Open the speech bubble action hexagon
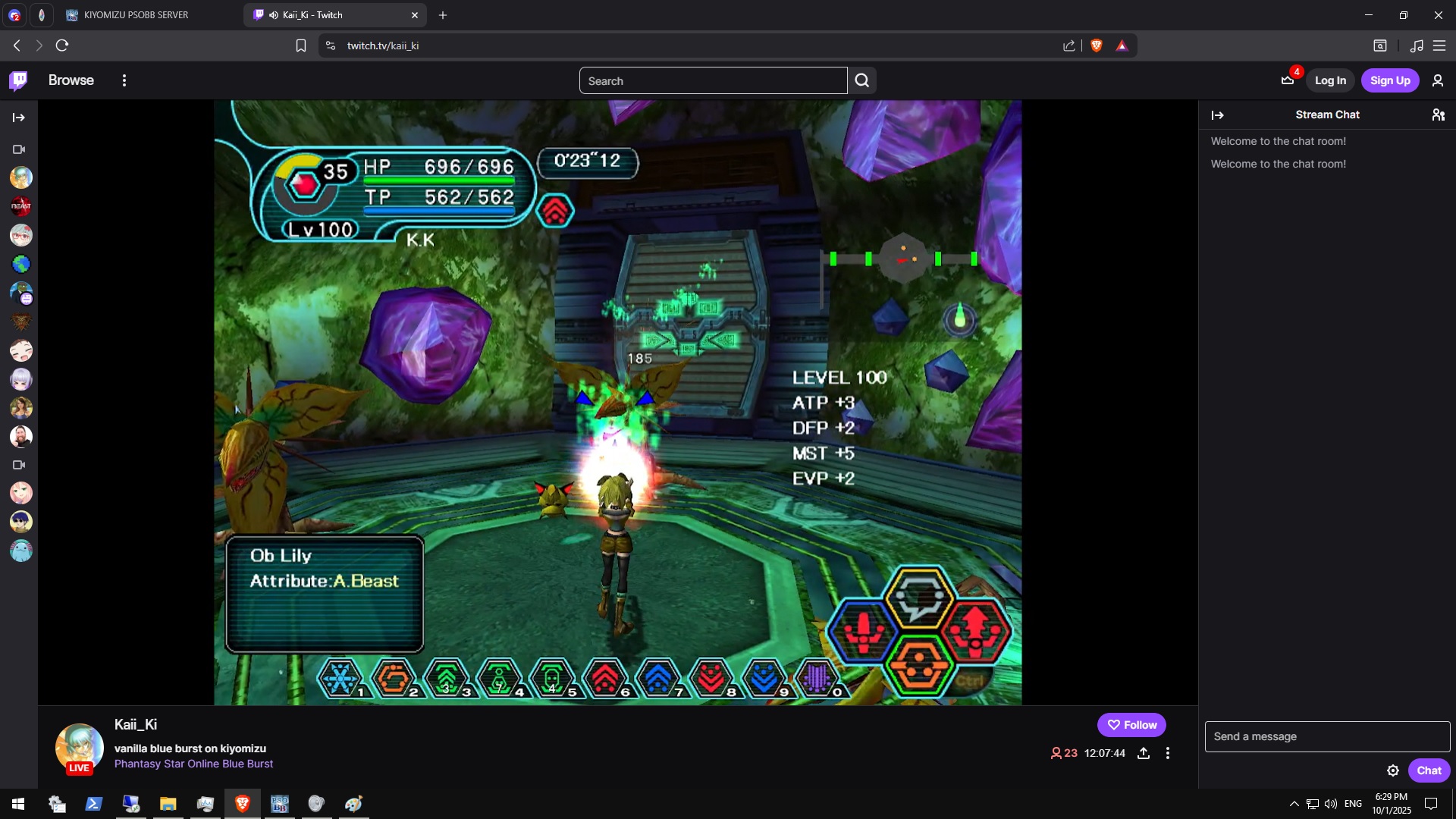The image size is (1456, 819). tap(920, 598)
